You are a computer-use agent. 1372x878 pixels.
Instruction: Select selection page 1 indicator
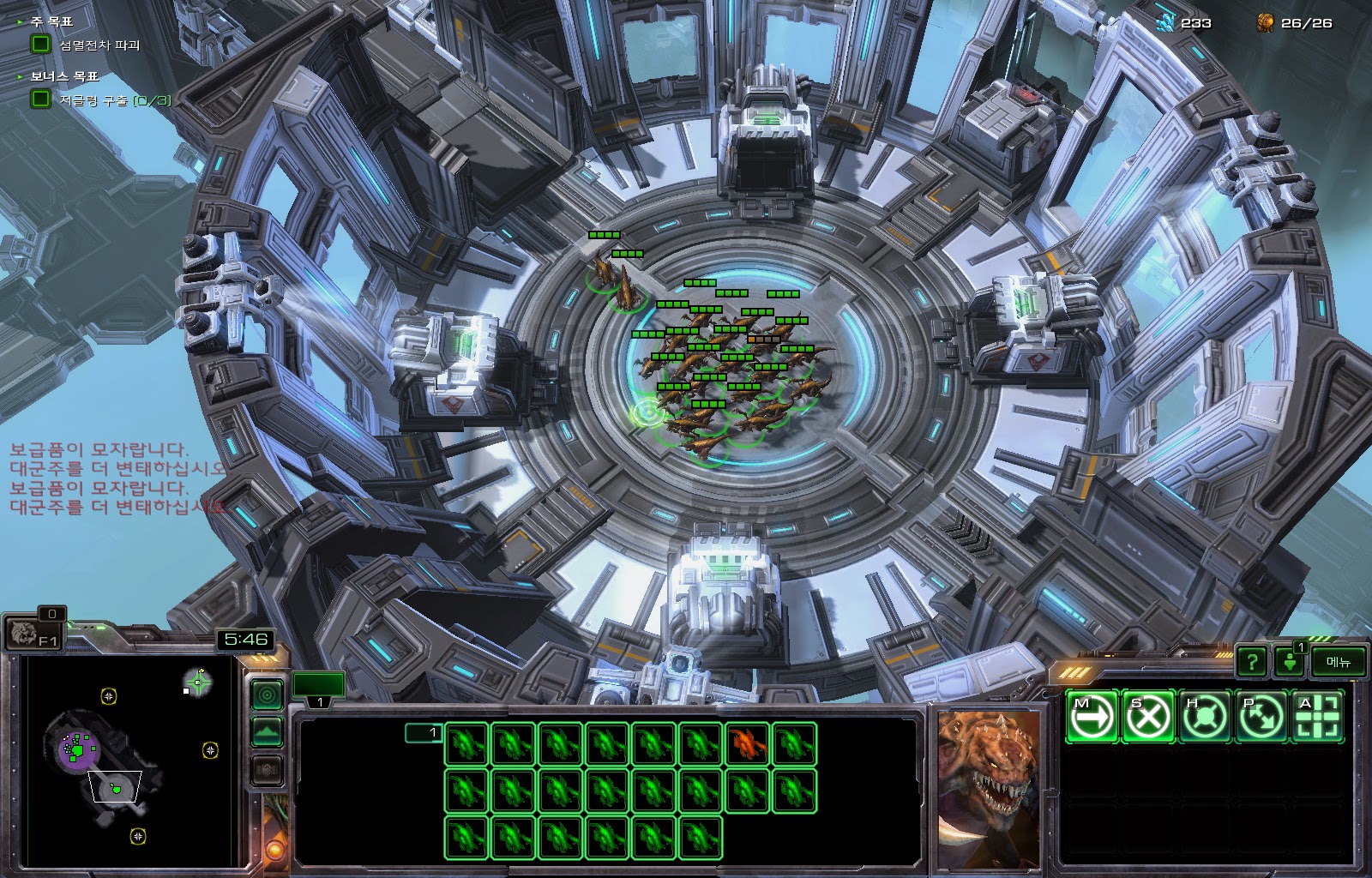(424, 732)
